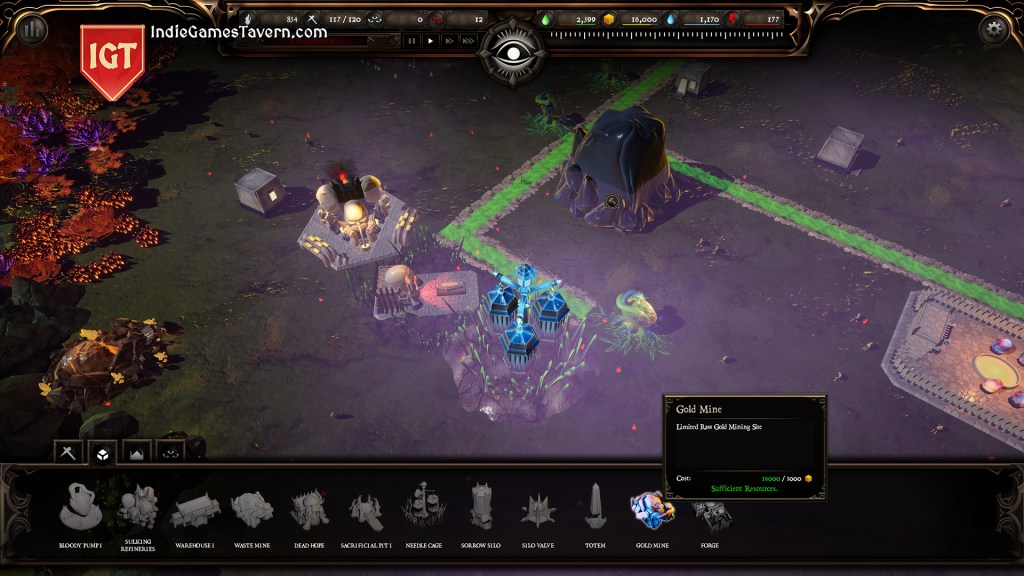Open the statistics bar-chart button
The height and width of the screenshot is (576, 1024).
(x=33, y=29)
